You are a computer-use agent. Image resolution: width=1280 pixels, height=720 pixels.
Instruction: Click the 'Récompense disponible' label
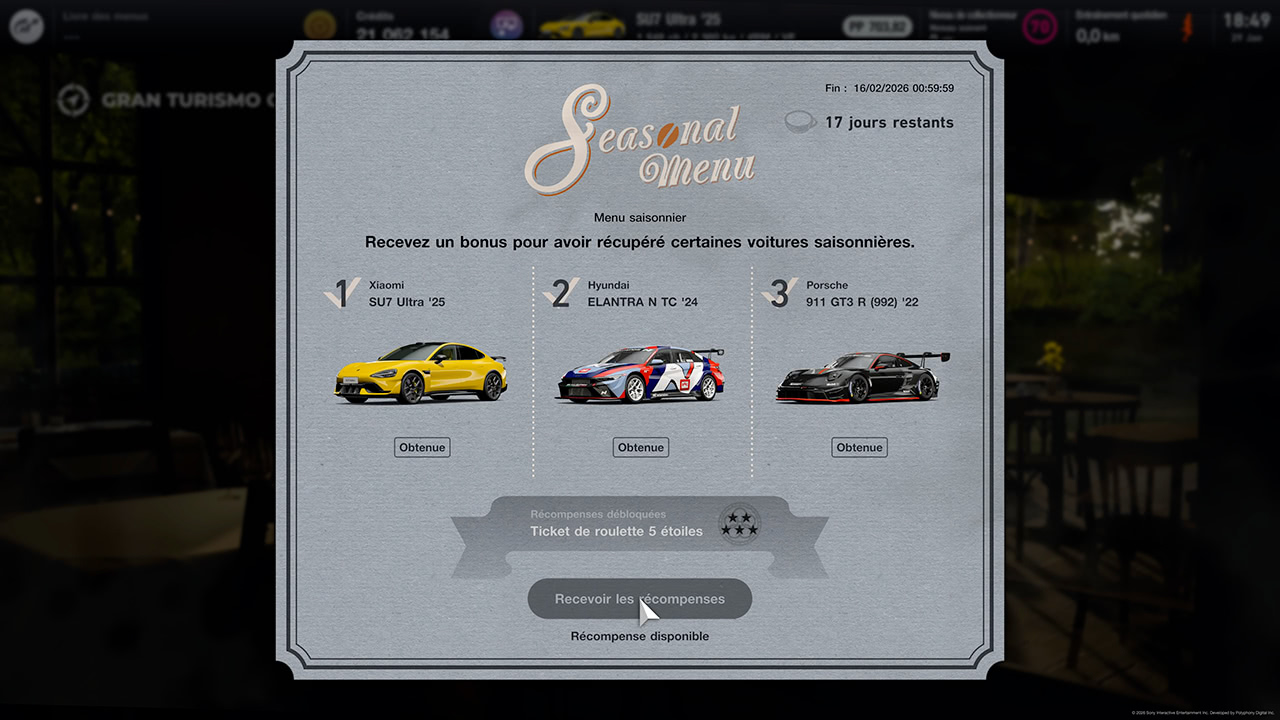tap(639, 636)
